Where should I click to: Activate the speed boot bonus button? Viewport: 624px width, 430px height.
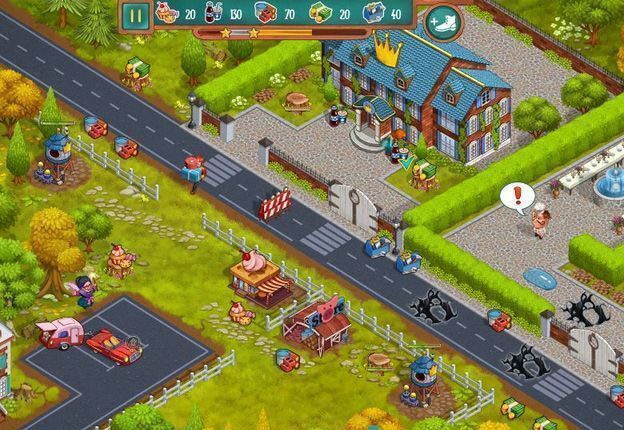click(441, 19)
